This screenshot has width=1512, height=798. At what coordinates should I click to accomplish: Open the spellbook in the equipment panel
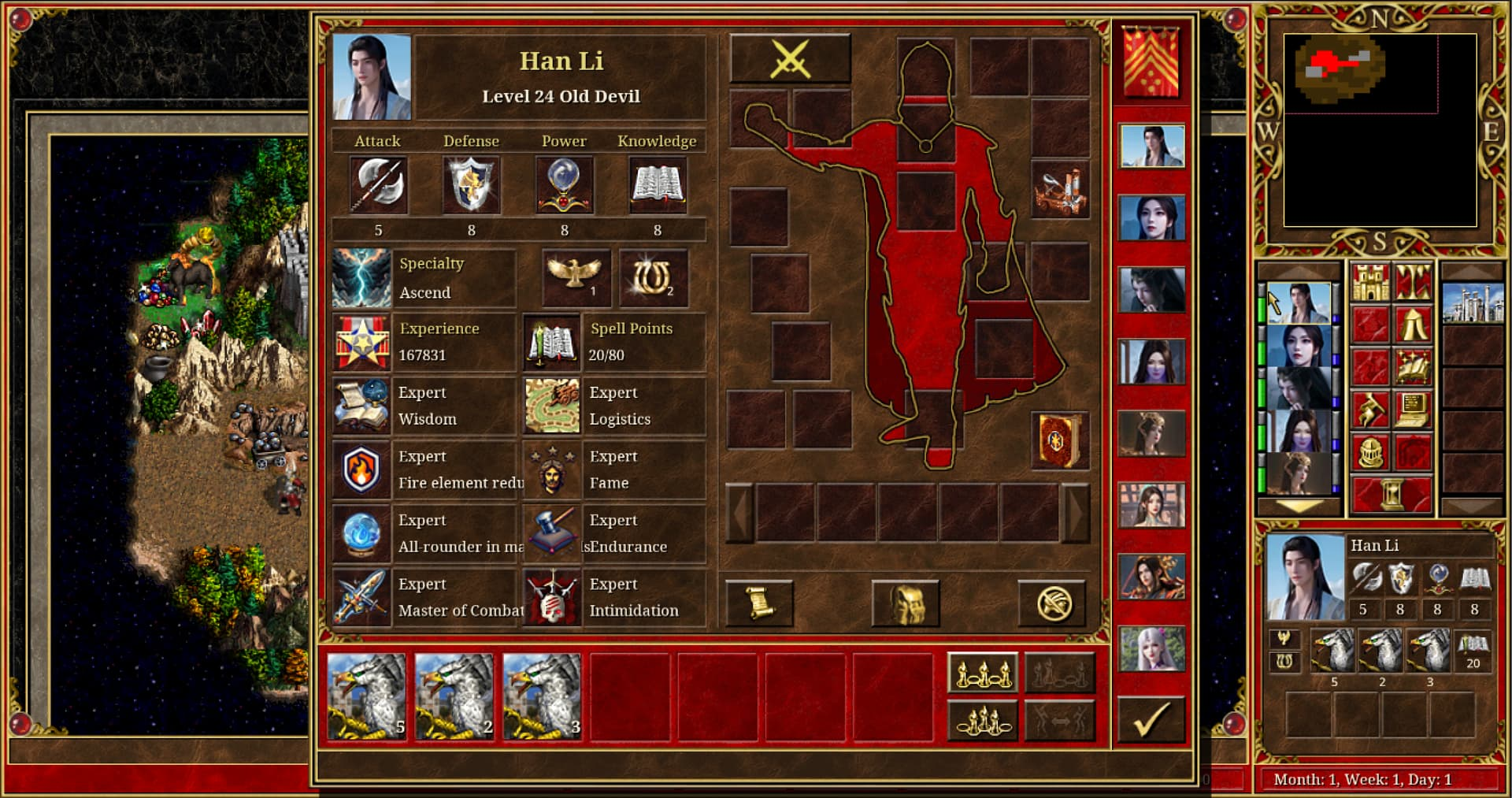coord(1060,440)
